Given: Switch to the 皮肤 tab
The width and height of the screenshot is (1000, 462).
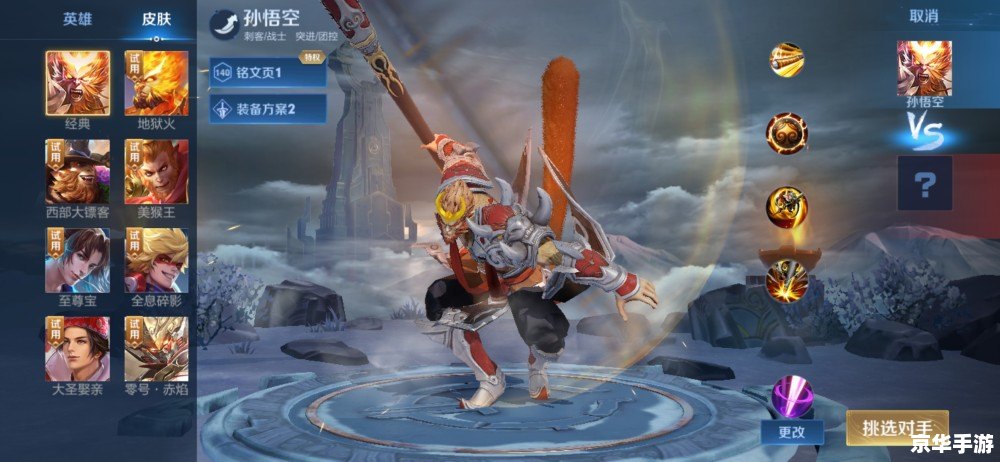Looking at the screenshot, I should (x=155, y=19).
